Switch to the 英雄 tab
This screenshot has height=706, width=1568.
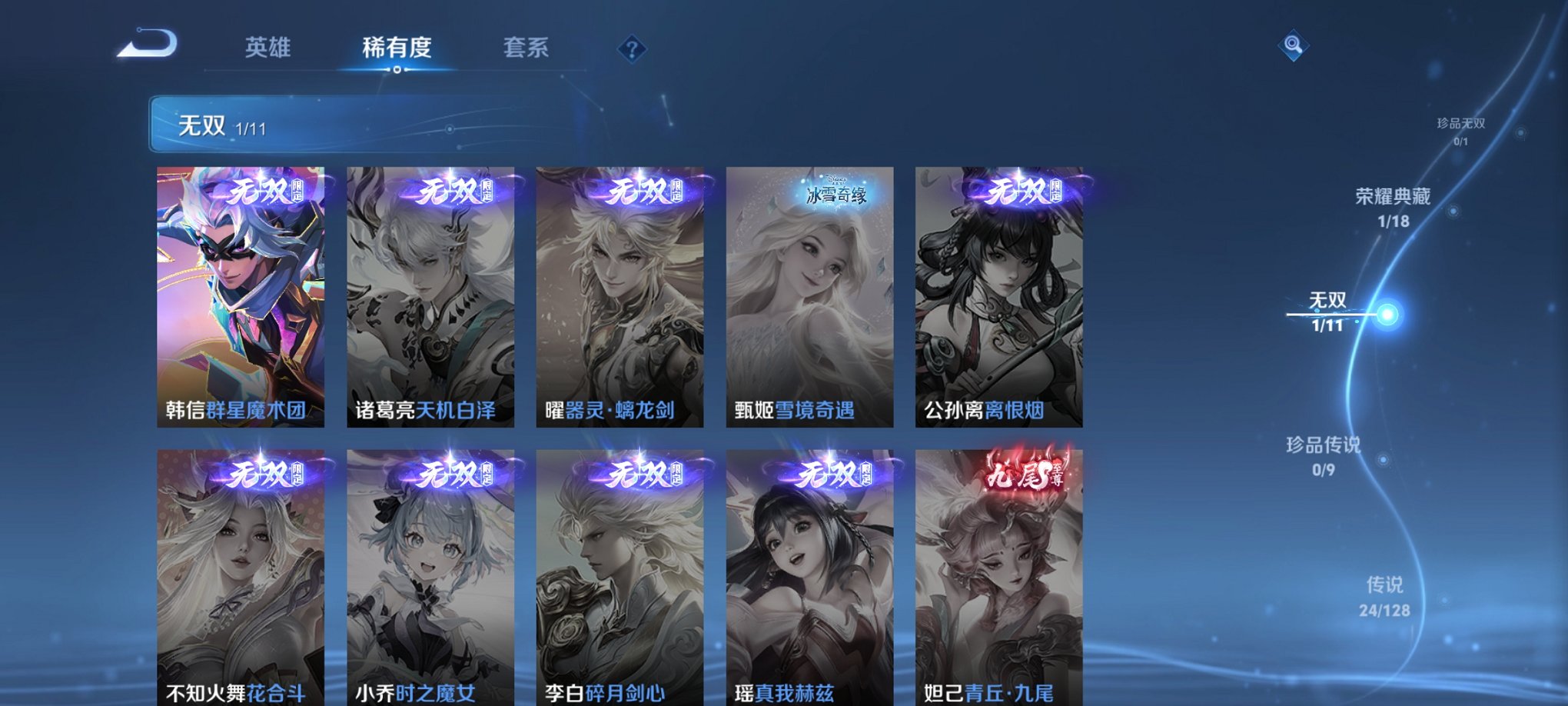269,48
